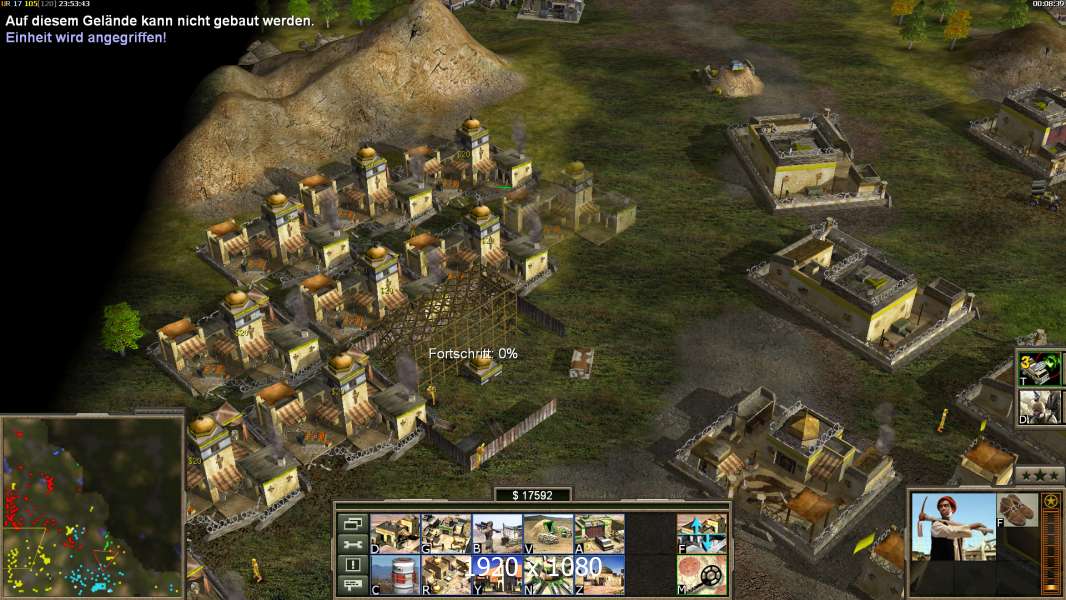
Task: Click the minimap in the corner
Action: [92, 505]
